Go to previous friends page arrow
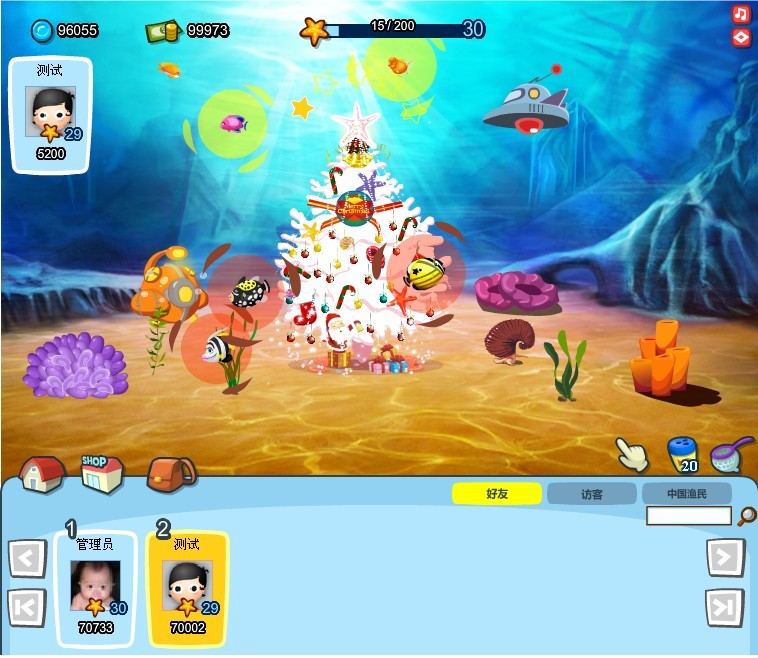758x658 pixels. 27,558
